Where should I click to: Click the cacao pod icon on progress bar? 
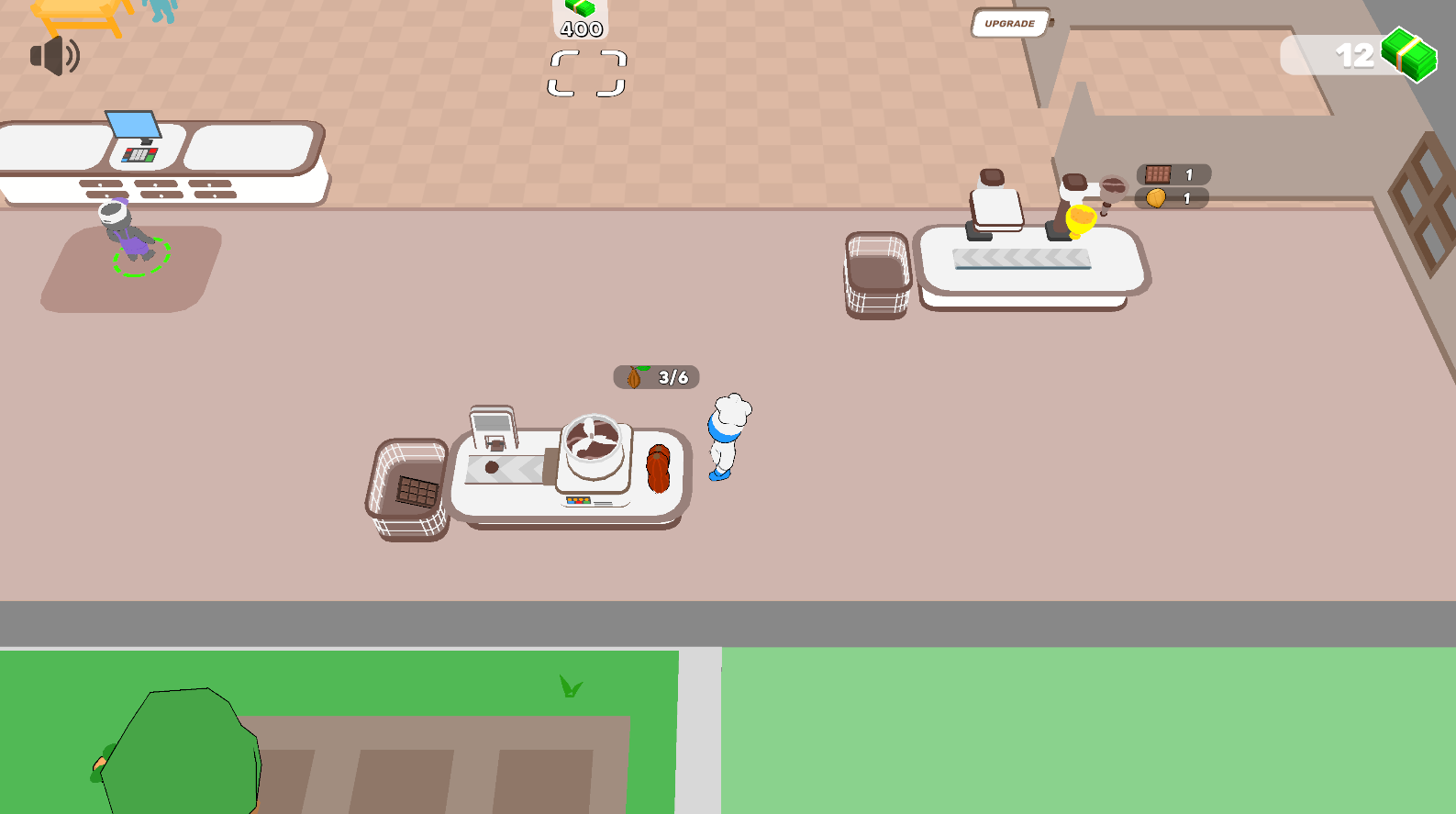point(636,376)
